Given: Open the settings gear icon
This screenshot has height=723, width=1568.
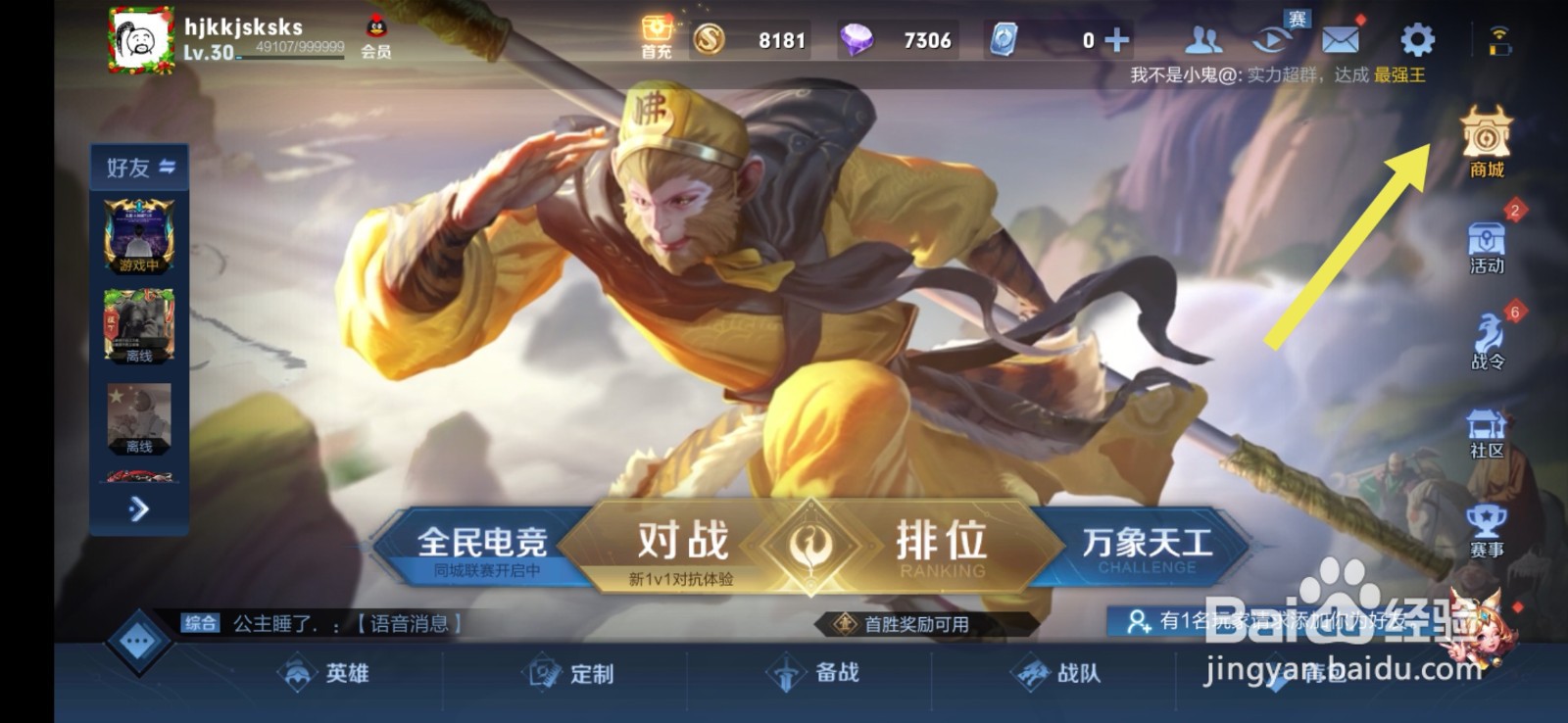Looking at the screenshot, I should [x=1412, y=39].
